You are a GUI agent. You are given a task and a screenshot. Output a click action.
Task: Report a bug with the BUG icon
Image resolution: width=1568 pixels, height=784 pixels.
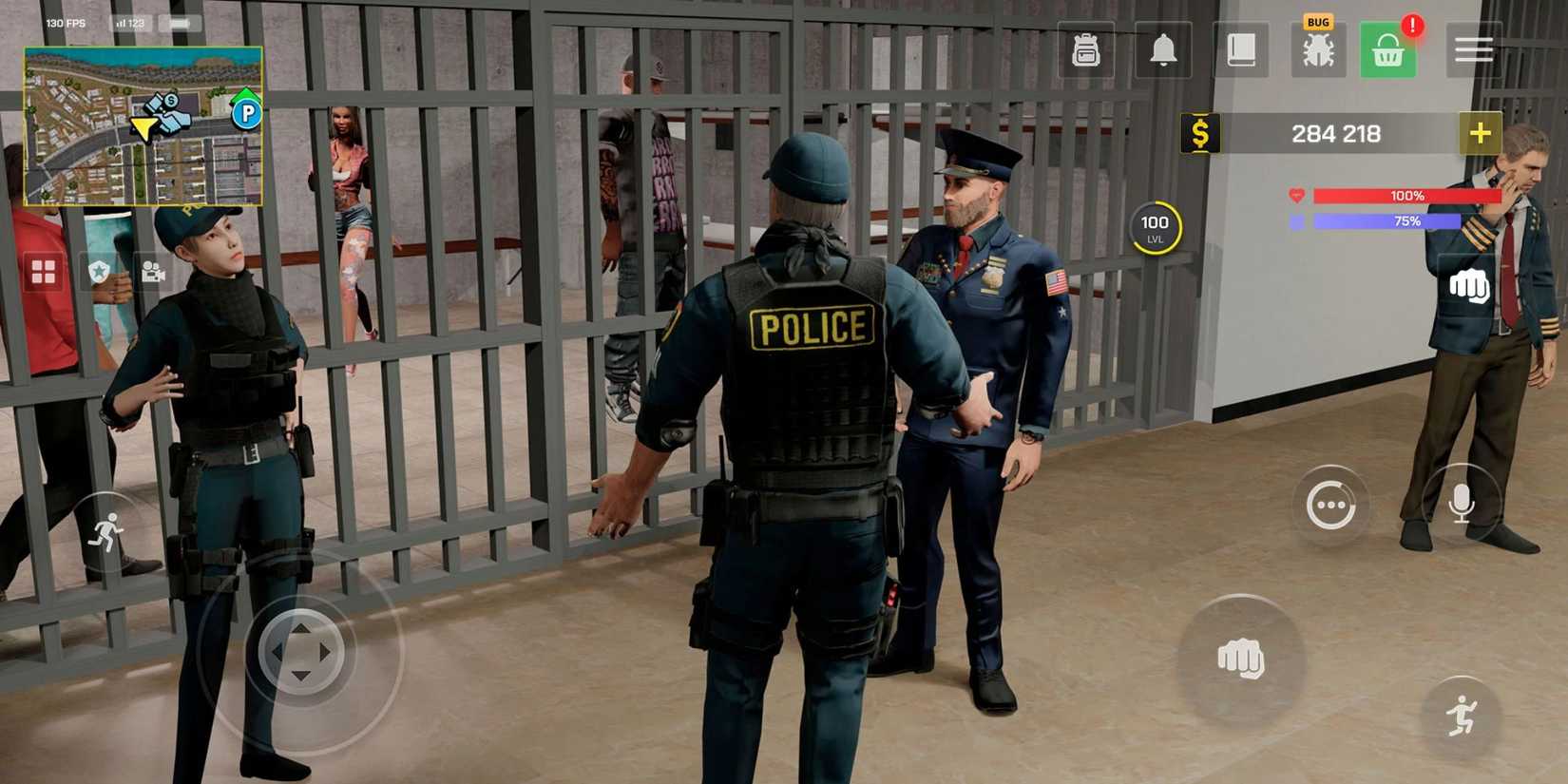1318,50
